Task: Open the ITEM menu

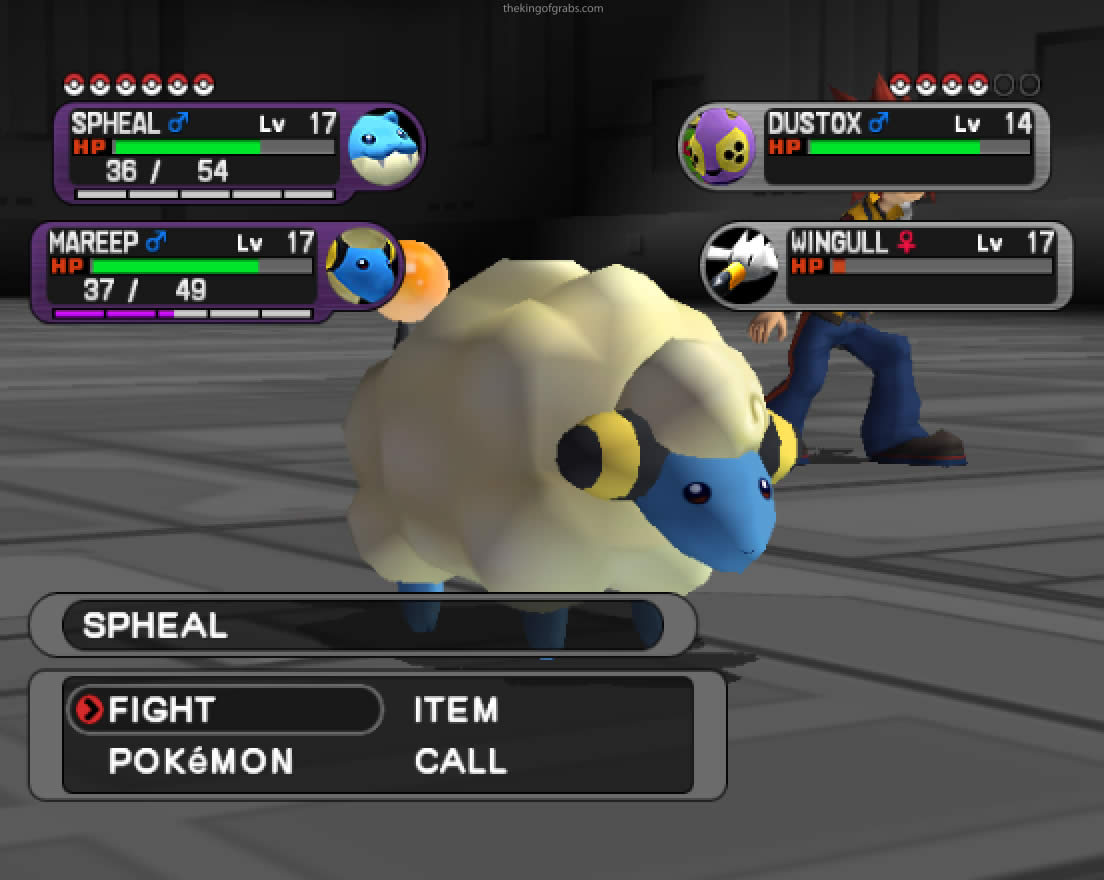Action: tap(456, 710)
